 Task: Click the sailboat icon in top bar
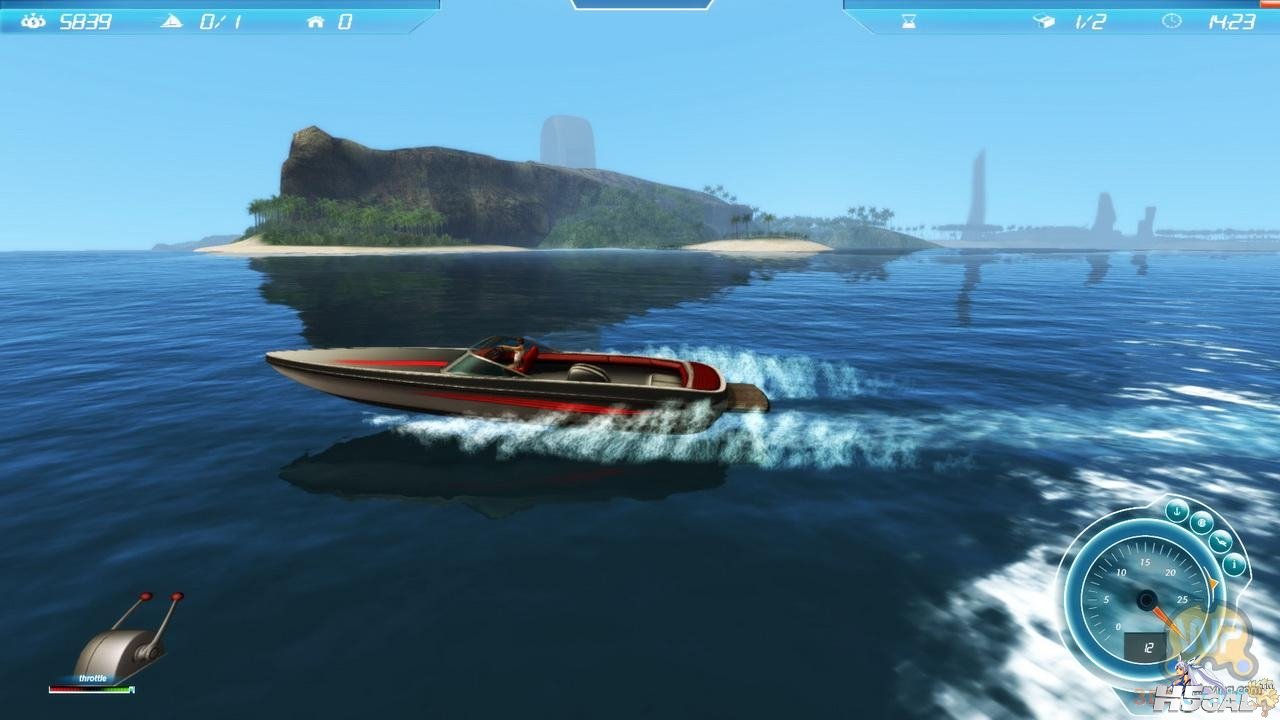click(x=171, y=21)
